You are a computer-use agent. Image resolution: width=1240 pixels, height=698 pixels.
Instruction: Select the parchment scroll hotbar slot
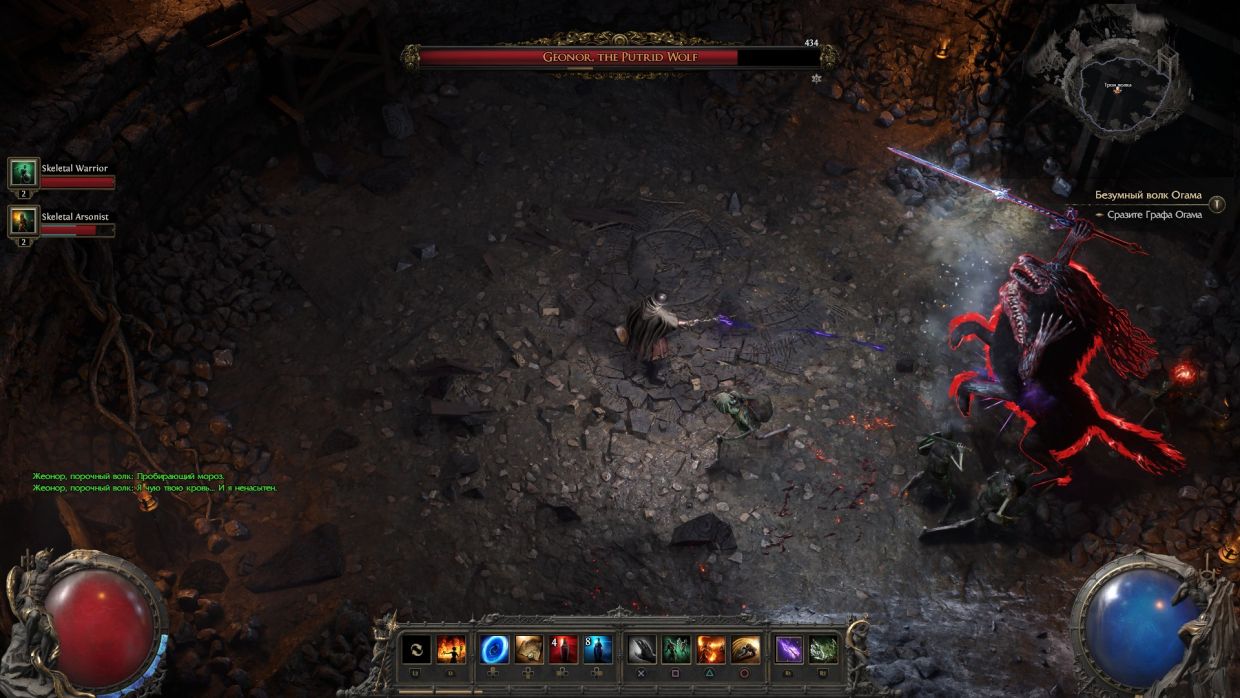pos(529,650)
